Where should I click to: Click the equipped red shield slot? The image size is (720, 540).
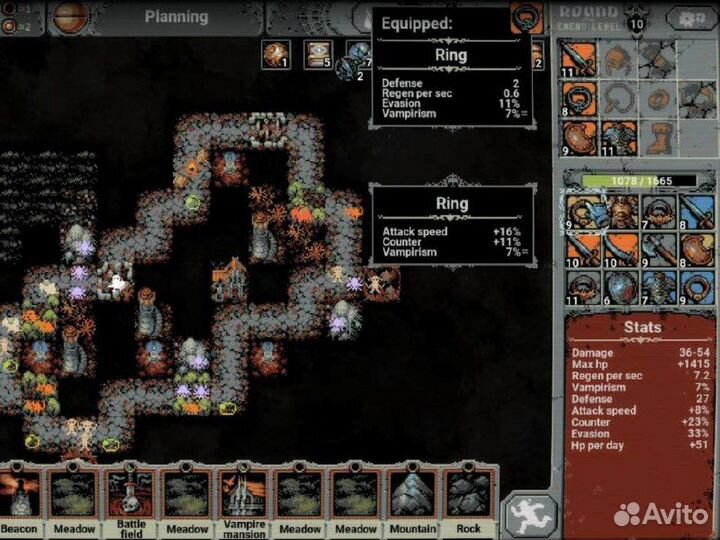click(x=577, y=137)
